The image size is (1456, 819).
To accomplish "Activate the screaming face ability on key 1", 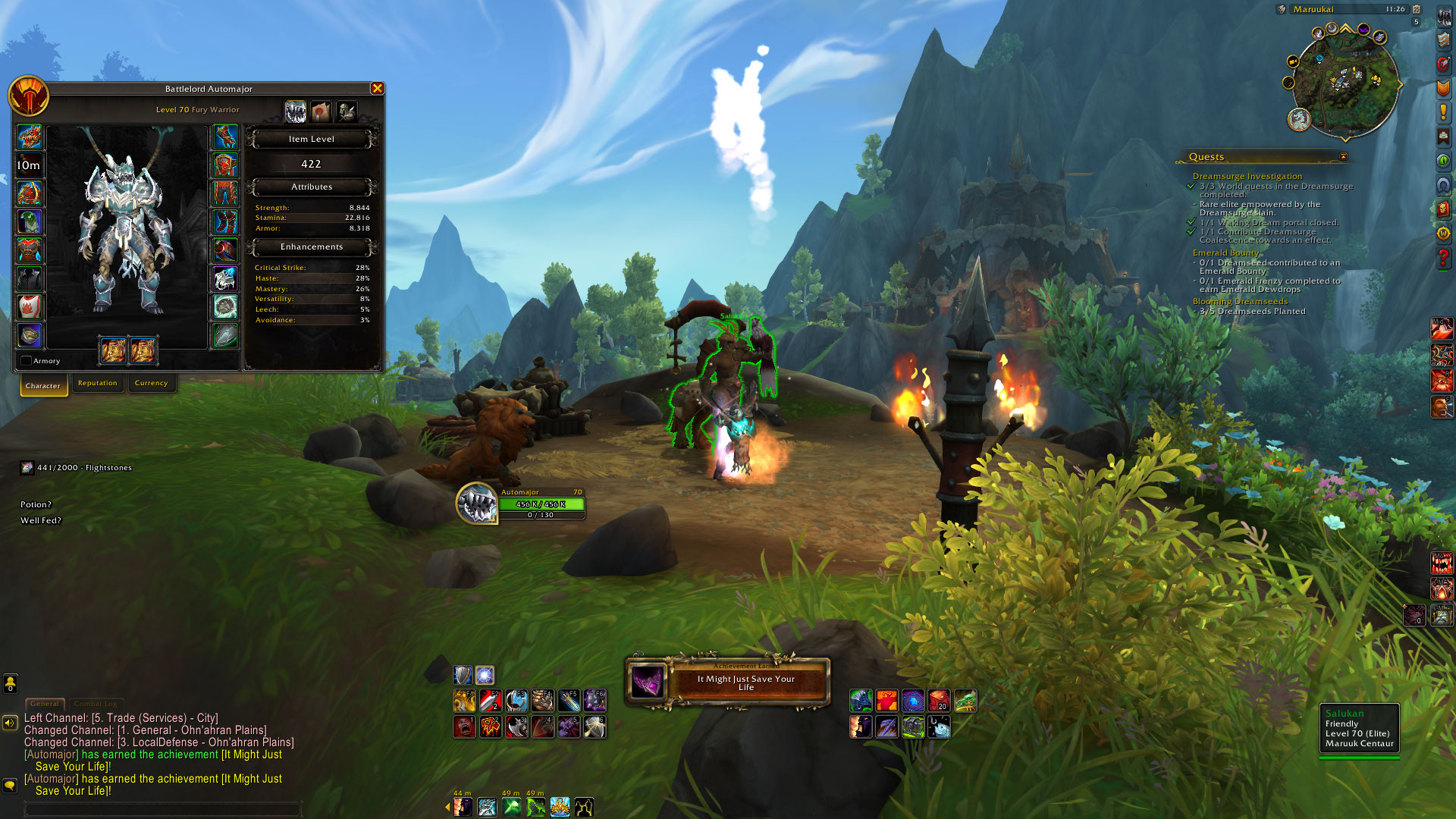I will click(464, 726).
